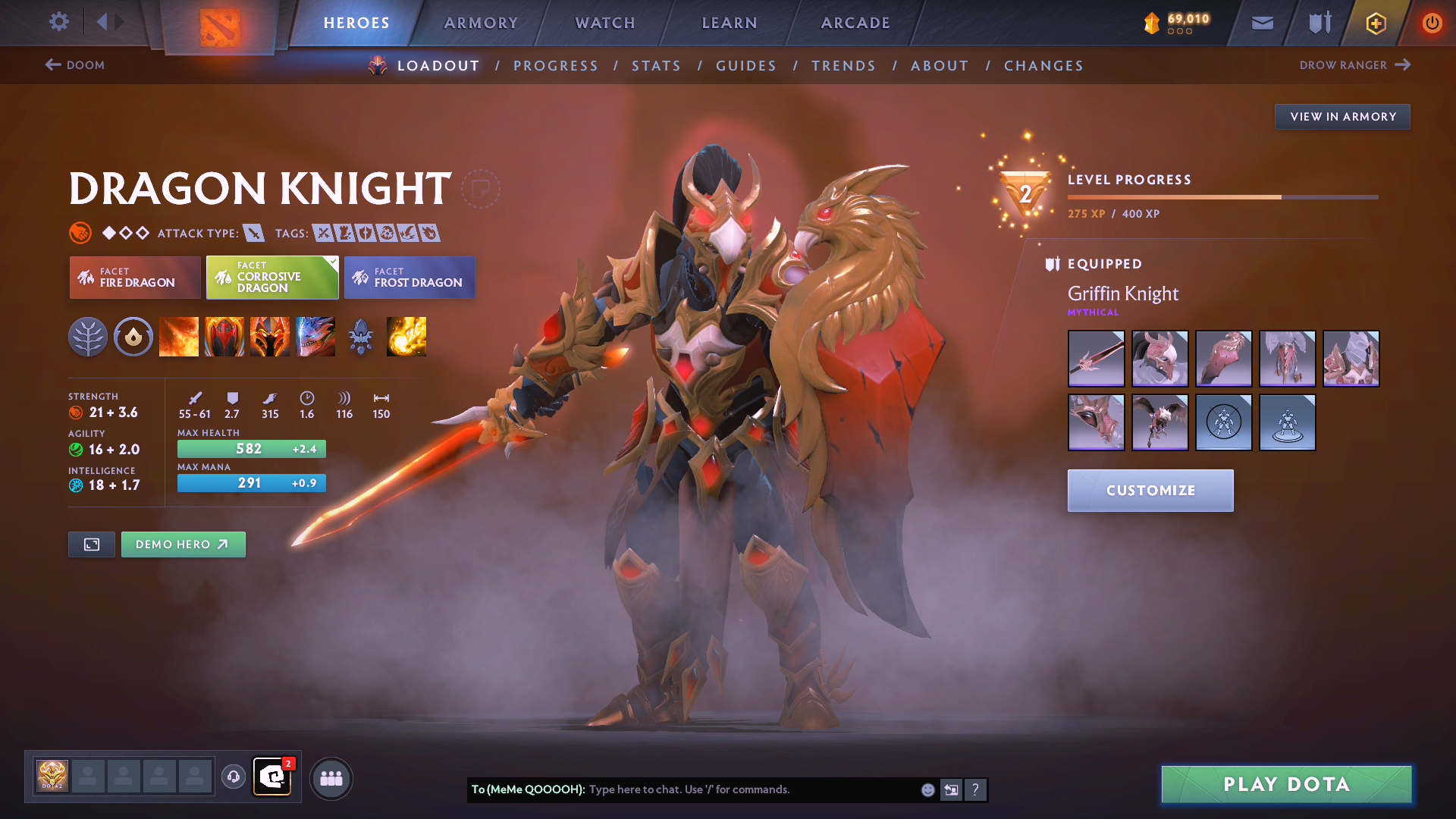Switch to the Frost Dragon facet
Viewport: 1456px width, 819px height.
click(409, 278)
